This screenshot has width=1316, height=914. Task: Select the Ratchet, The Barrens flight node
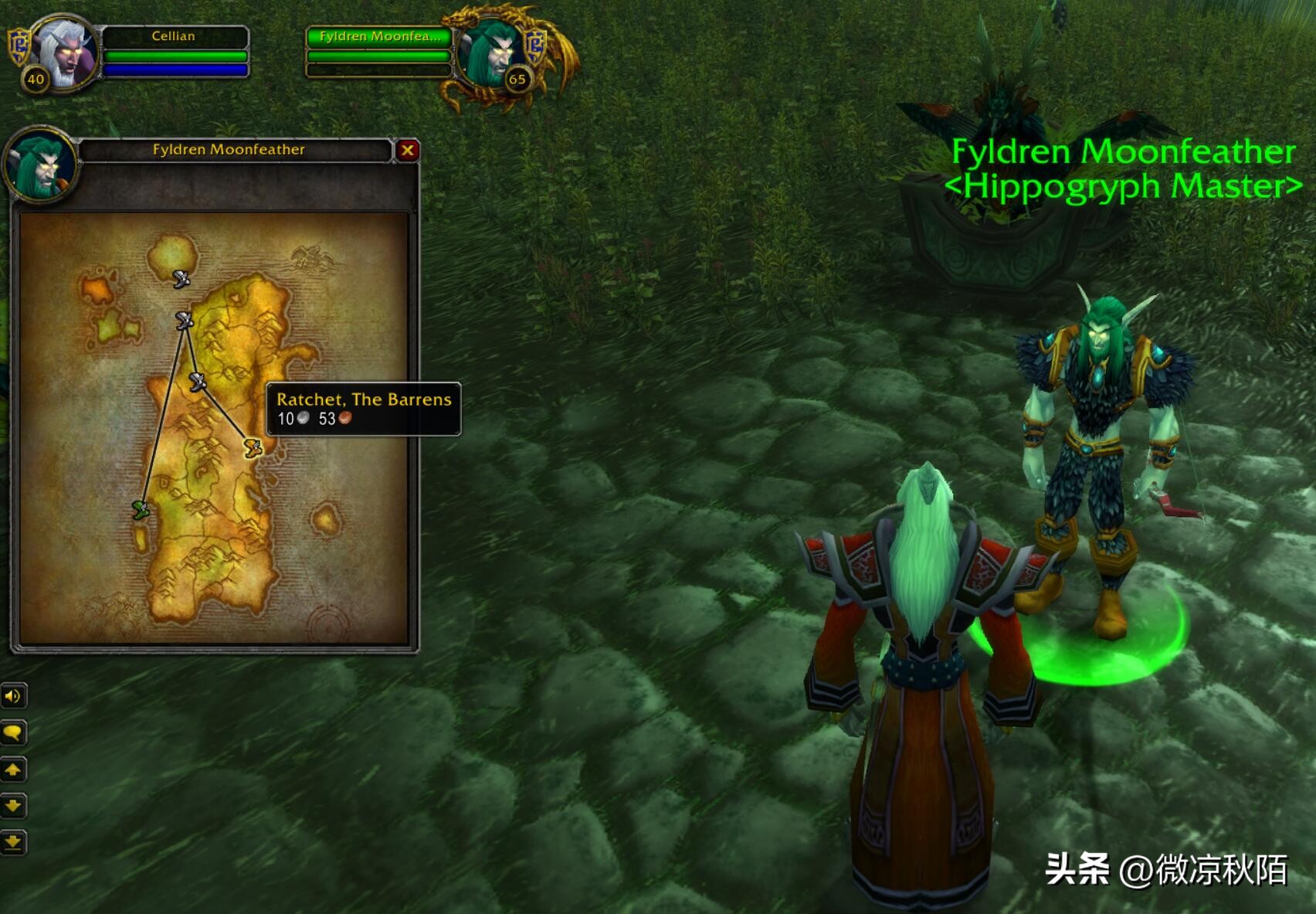coord(253,447)
